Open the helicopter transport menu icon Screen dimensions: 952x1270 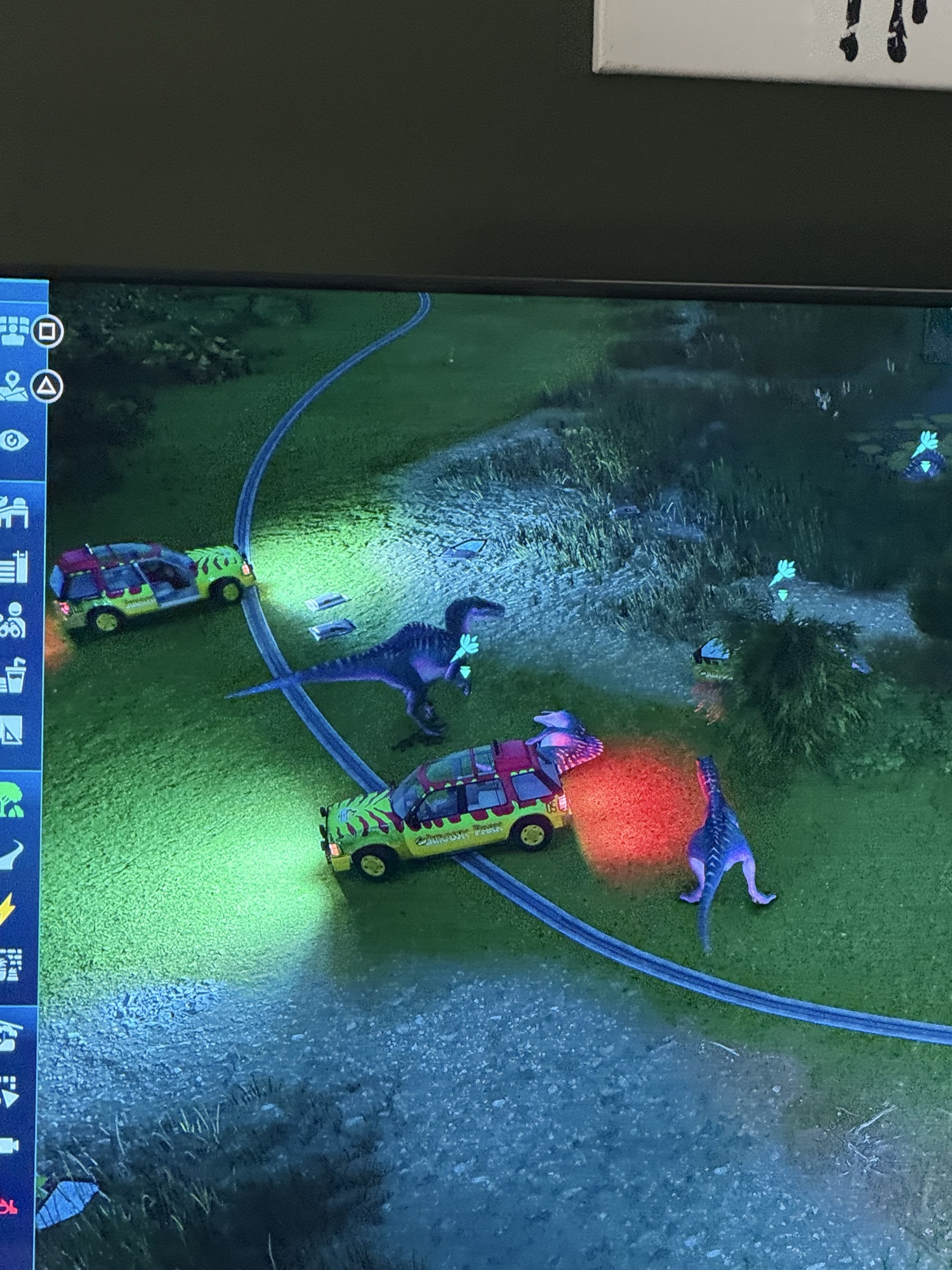point(9,1036)
